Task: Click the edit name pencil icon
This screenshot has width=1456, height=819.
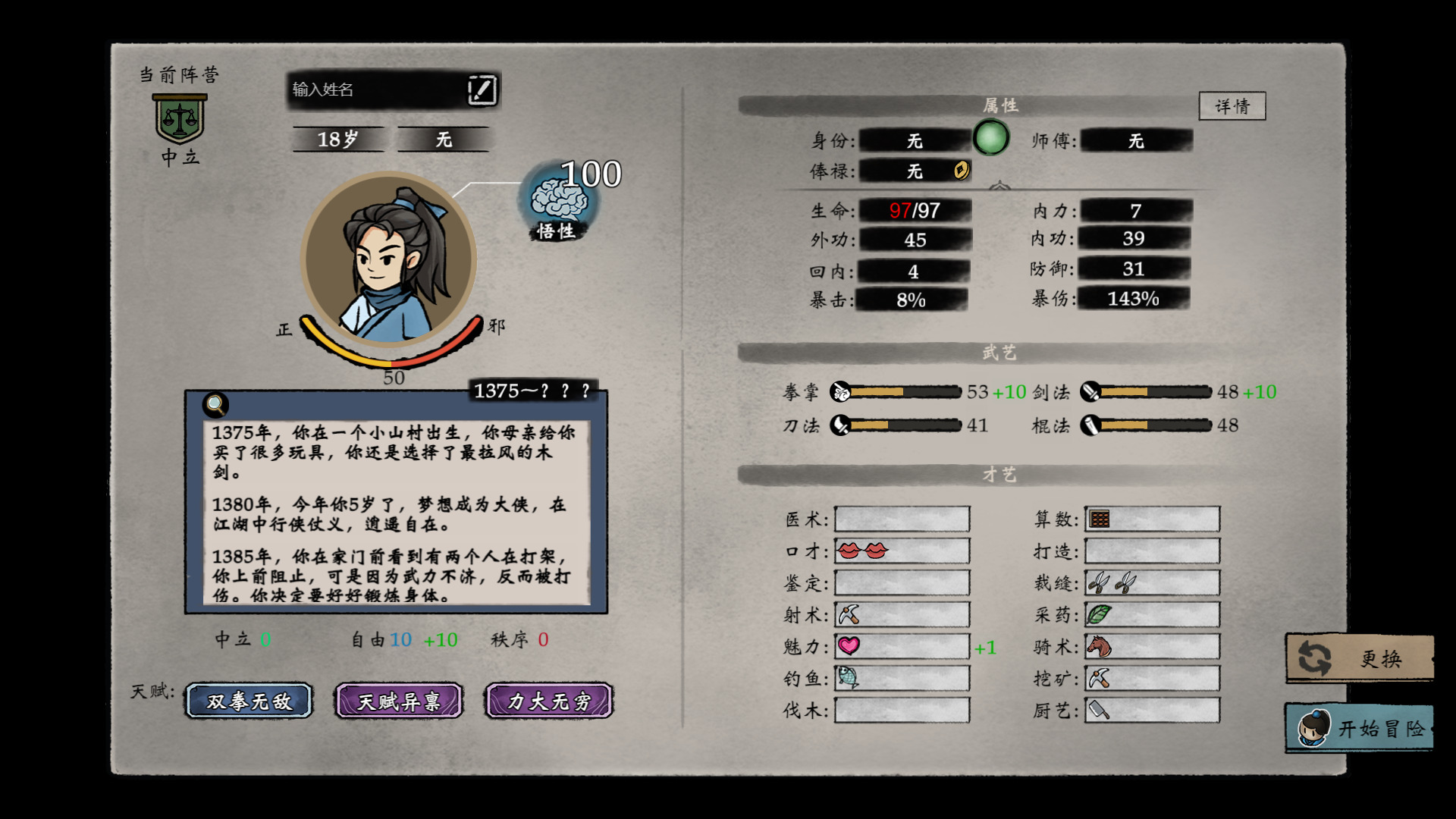Action: click(482, 89)
